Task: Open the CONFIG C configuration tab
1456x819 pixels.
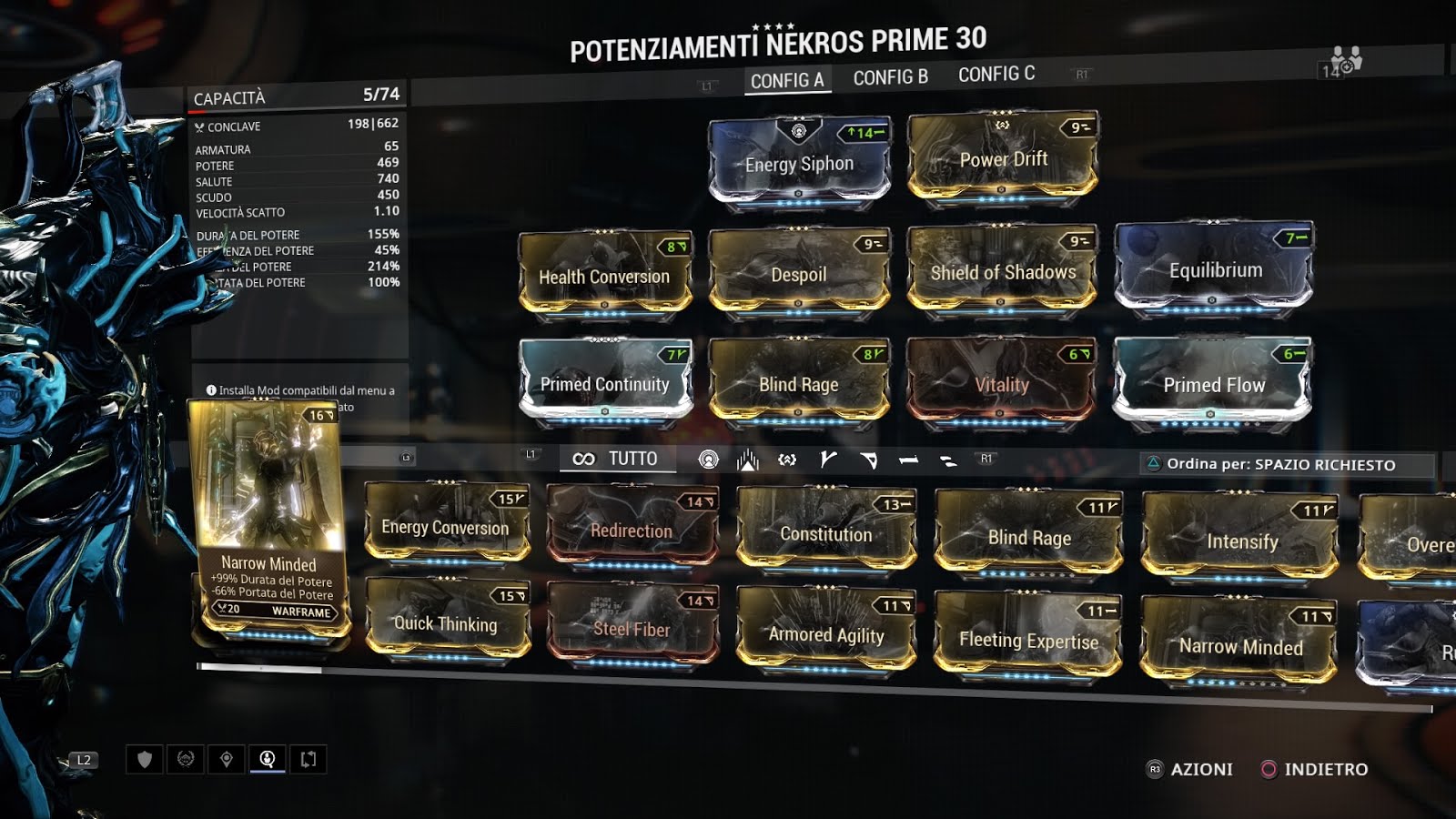Action: [996, 74]
